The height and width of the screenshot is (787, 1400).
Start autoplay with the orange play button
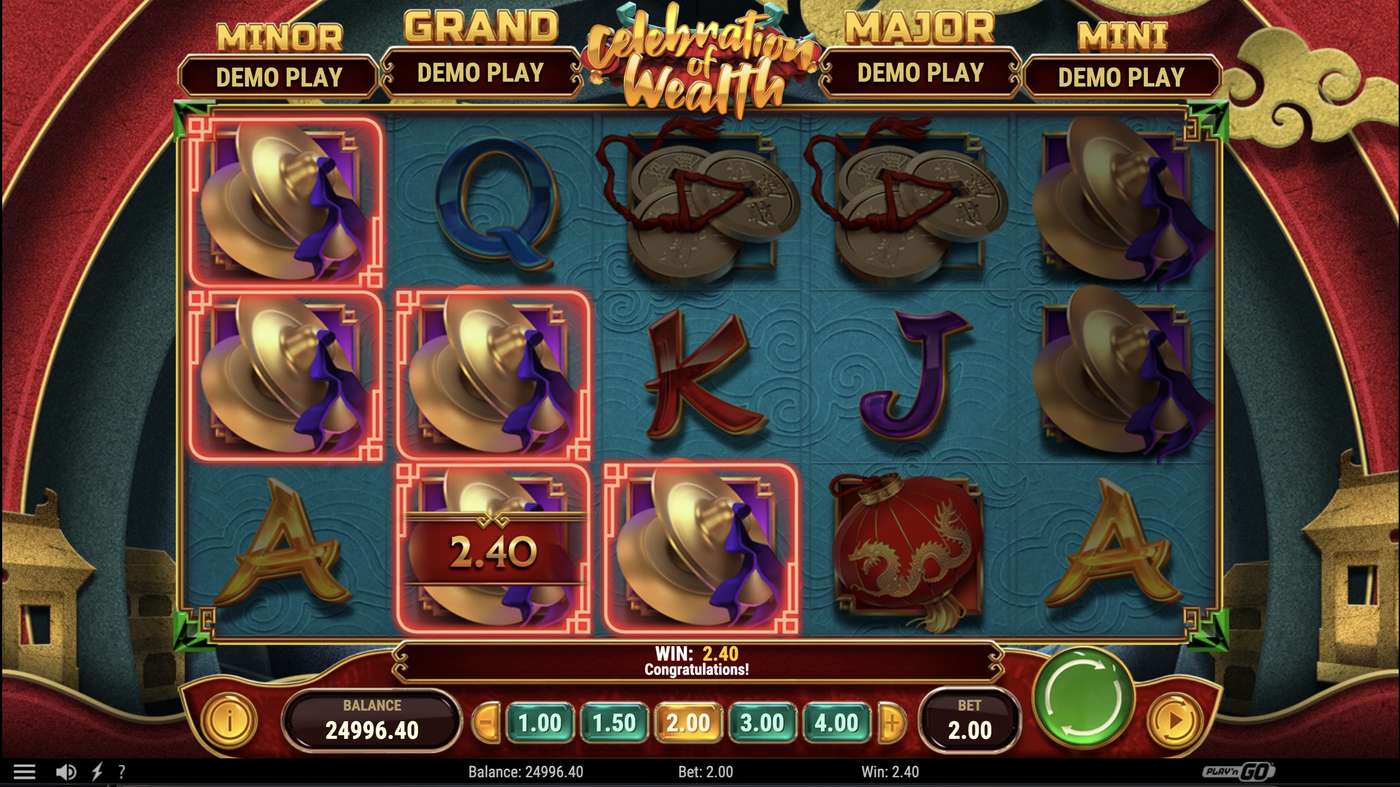pos(1174,719)
